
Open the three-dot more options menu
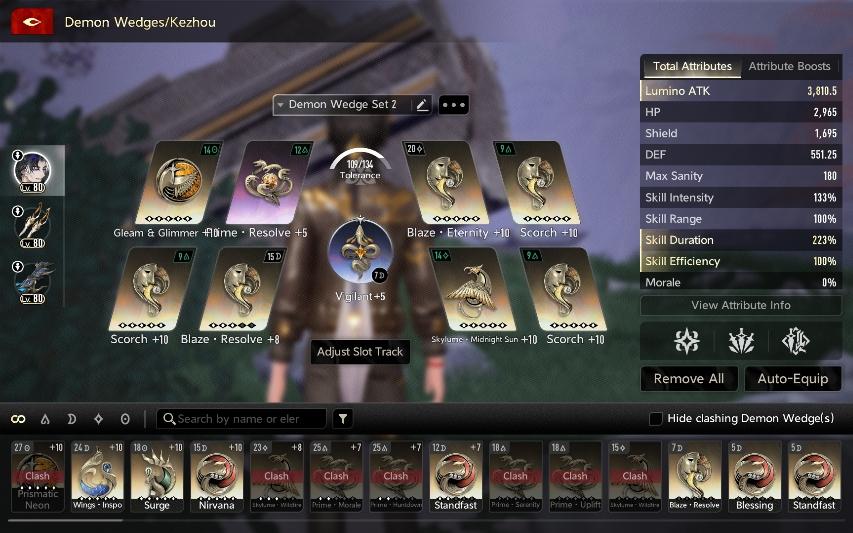pos(453,105)
